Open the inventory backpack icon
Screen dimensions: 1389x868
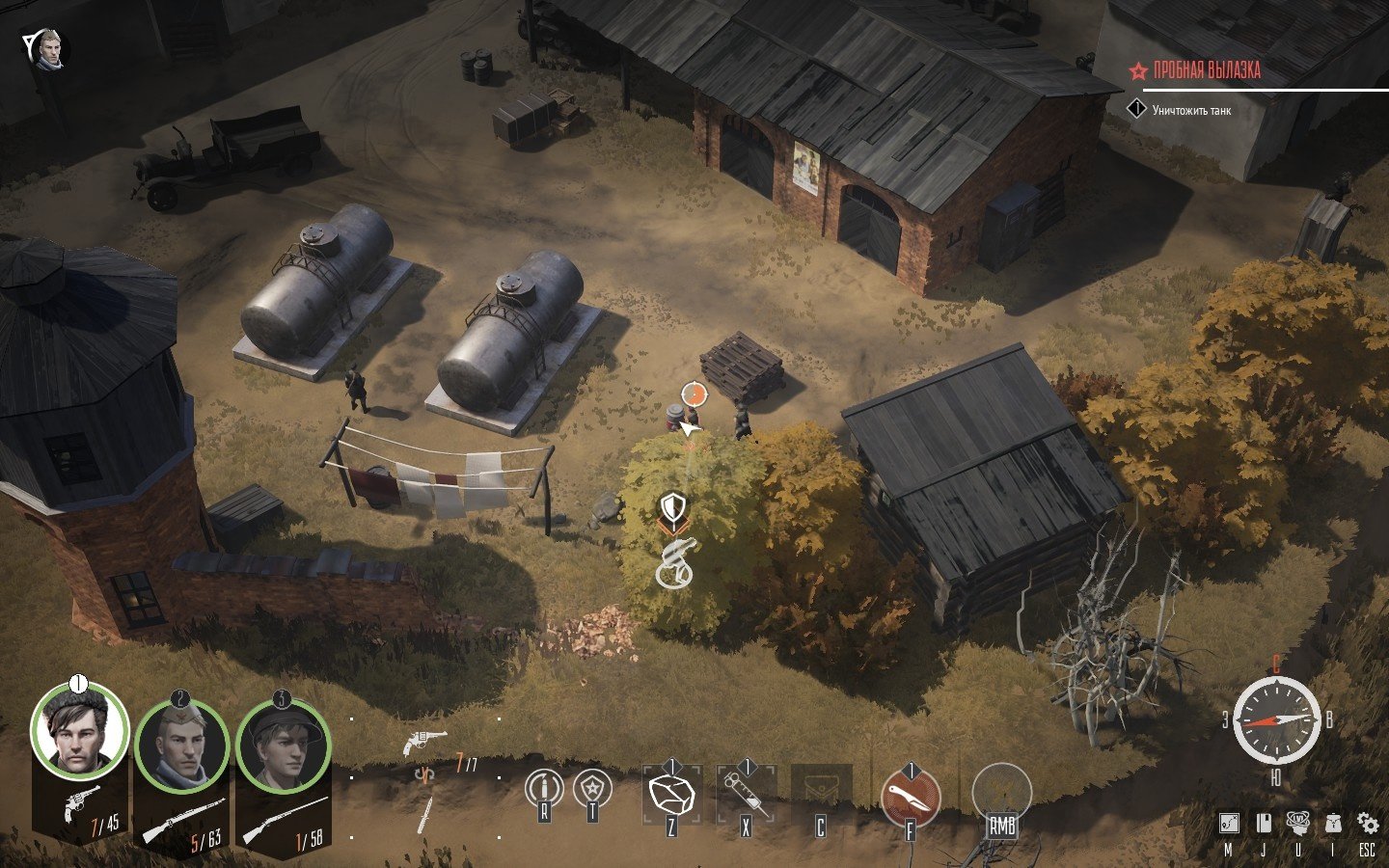coord(1333,823)
